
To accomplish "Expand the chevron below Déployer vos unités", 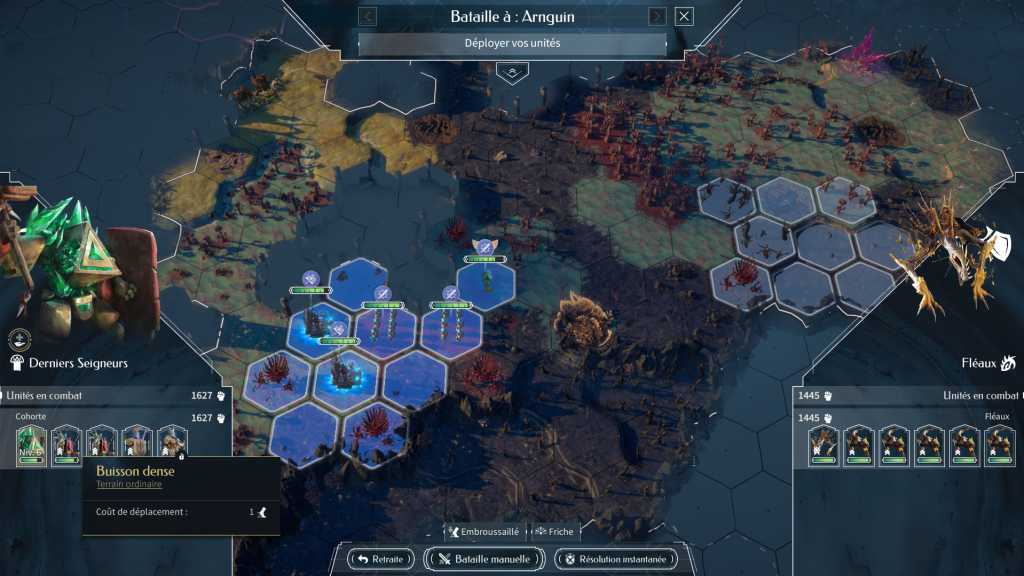I will [x=512, y=72].
